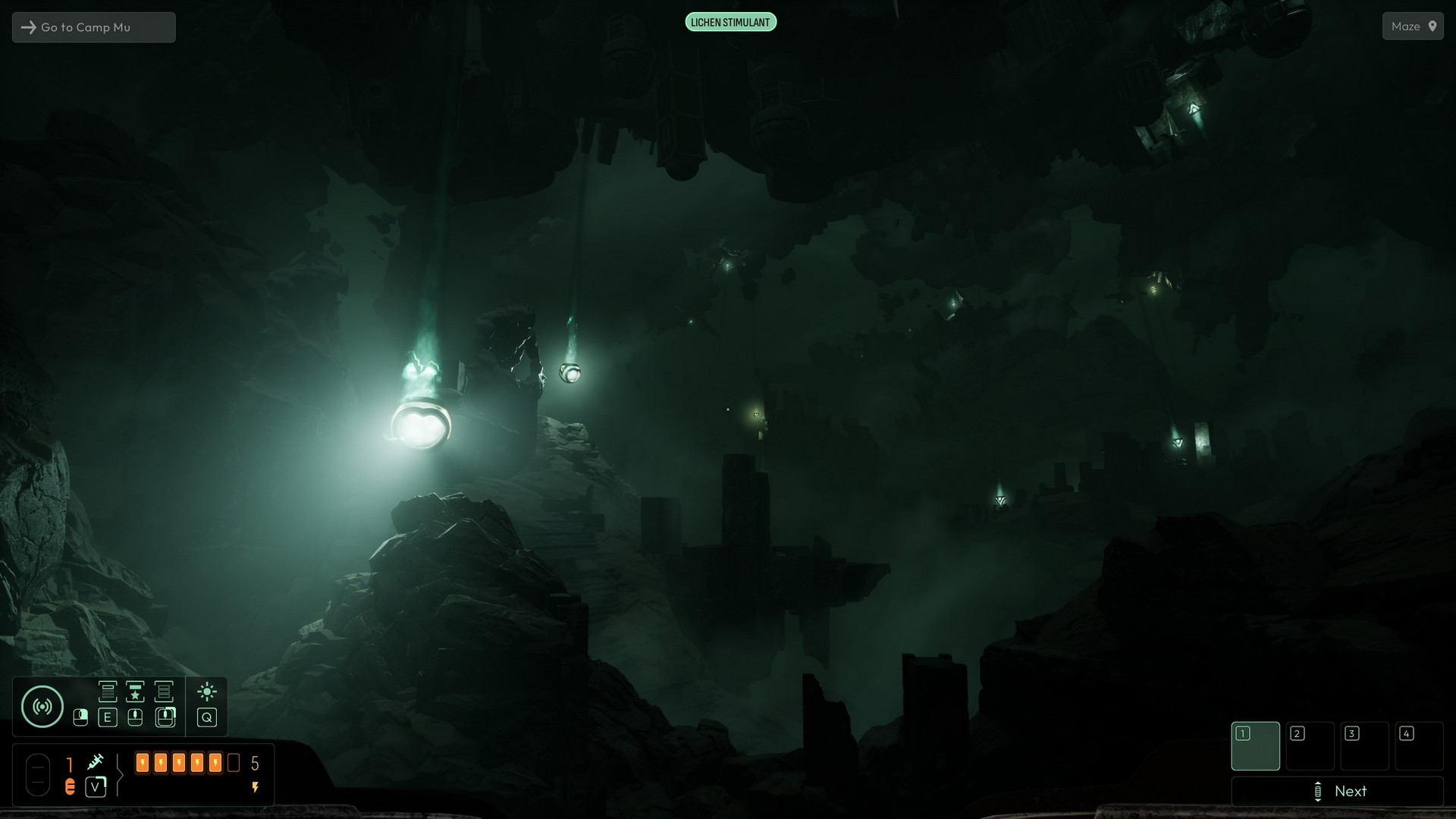Switch to hotbar slot 3
The height and width of the screenshot is (819, 1456).
[1365, 746]
